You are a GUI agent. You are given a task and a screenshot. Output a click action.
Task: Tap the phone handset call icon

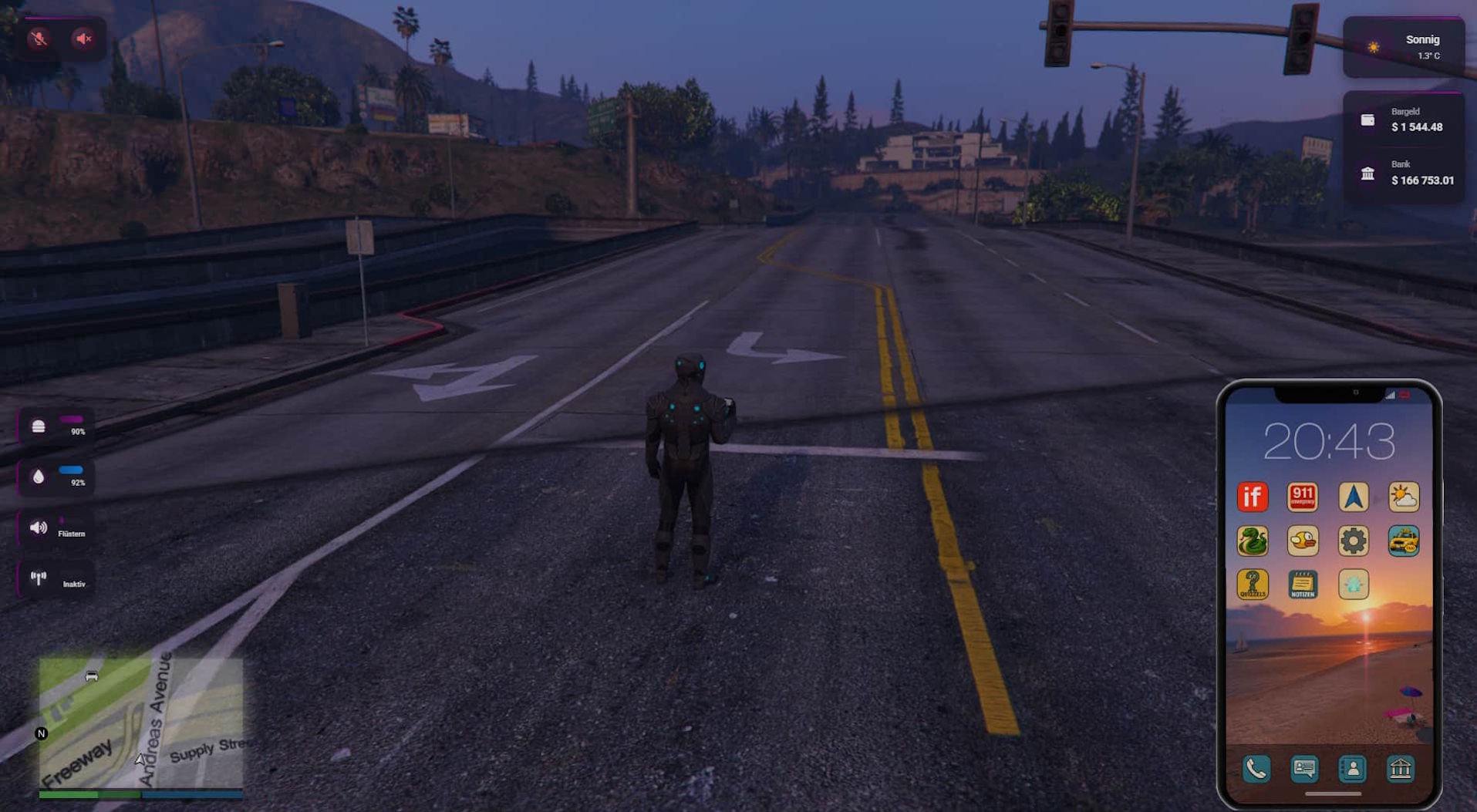(x=1256, y=769)
